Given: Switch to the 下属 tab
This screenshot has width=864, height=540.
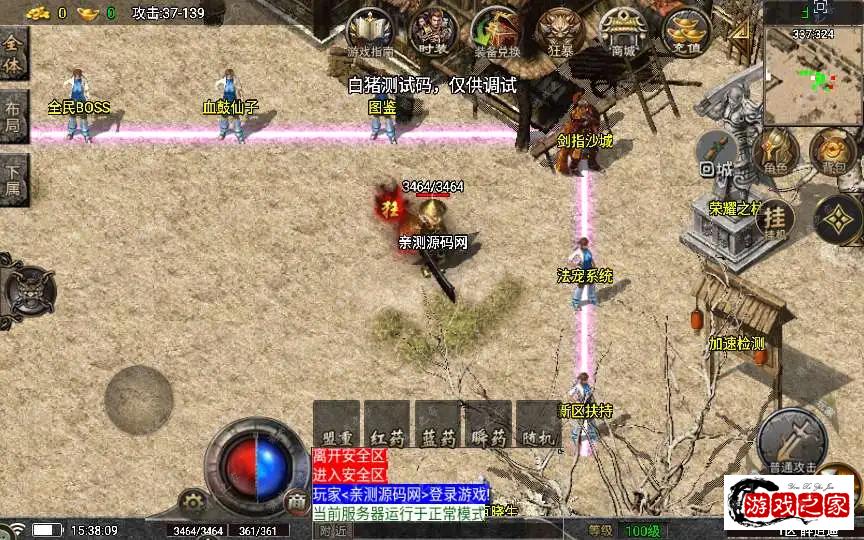Looking at the screenshot, I should 13,177.
